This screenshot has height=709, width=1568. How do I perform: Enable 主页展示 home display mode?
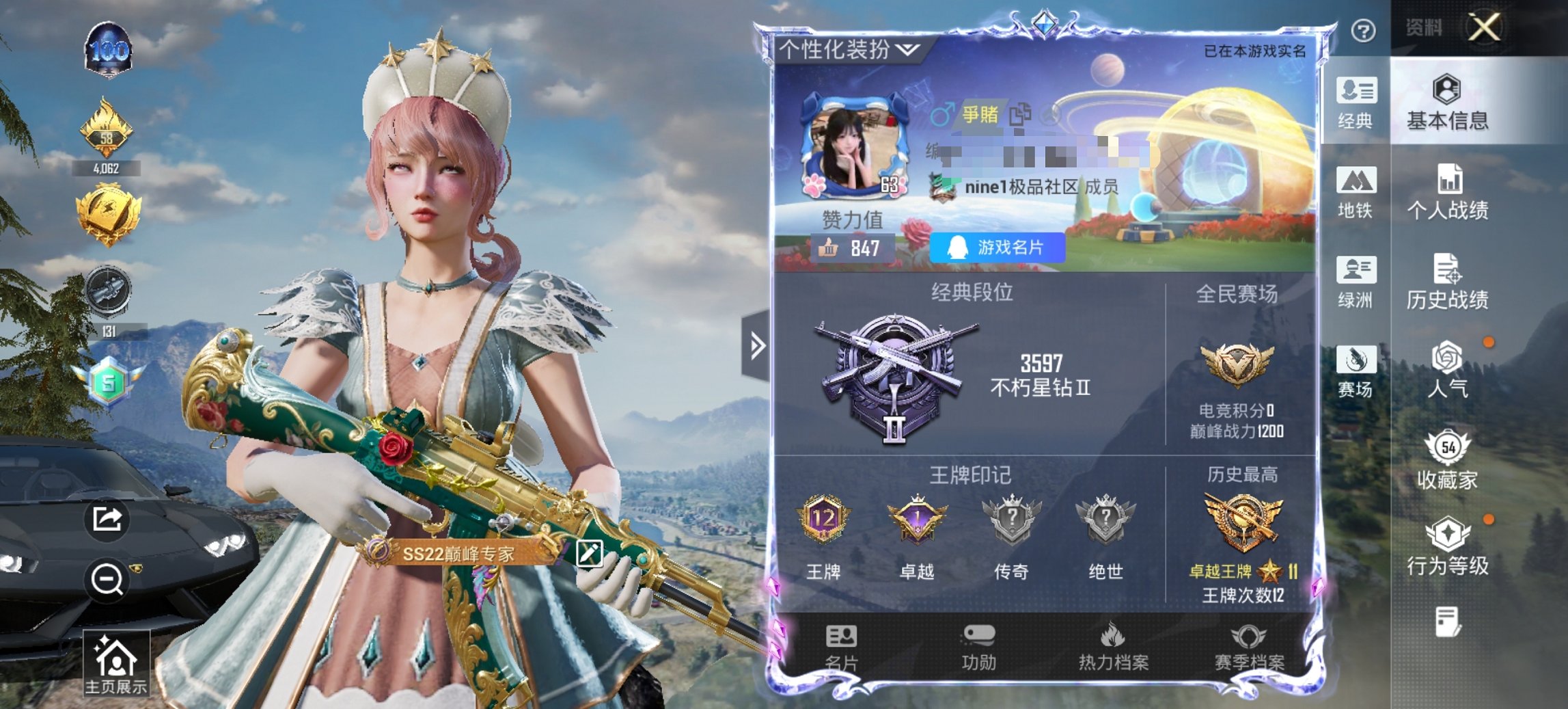(x=118, y=660)
